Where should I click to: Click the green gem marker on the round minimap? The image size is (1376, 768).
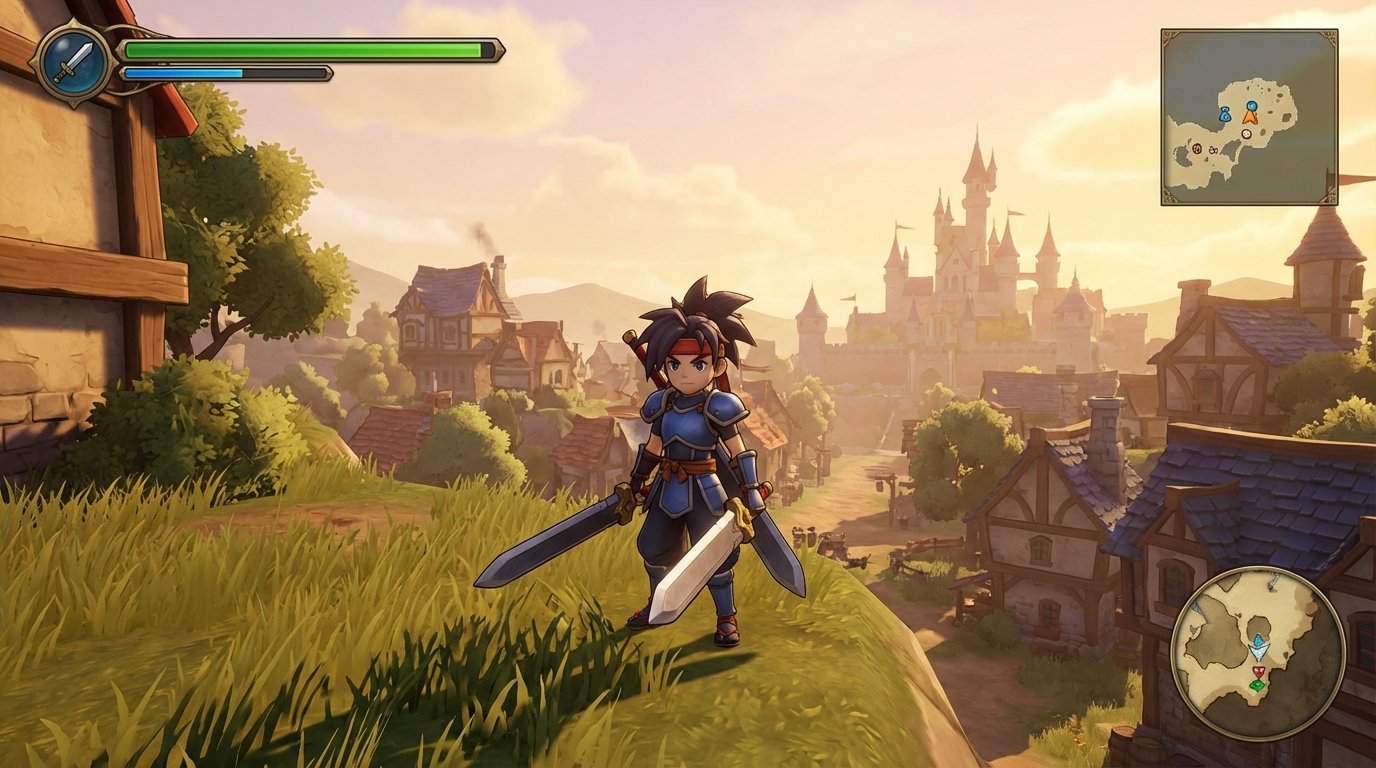1257,685
